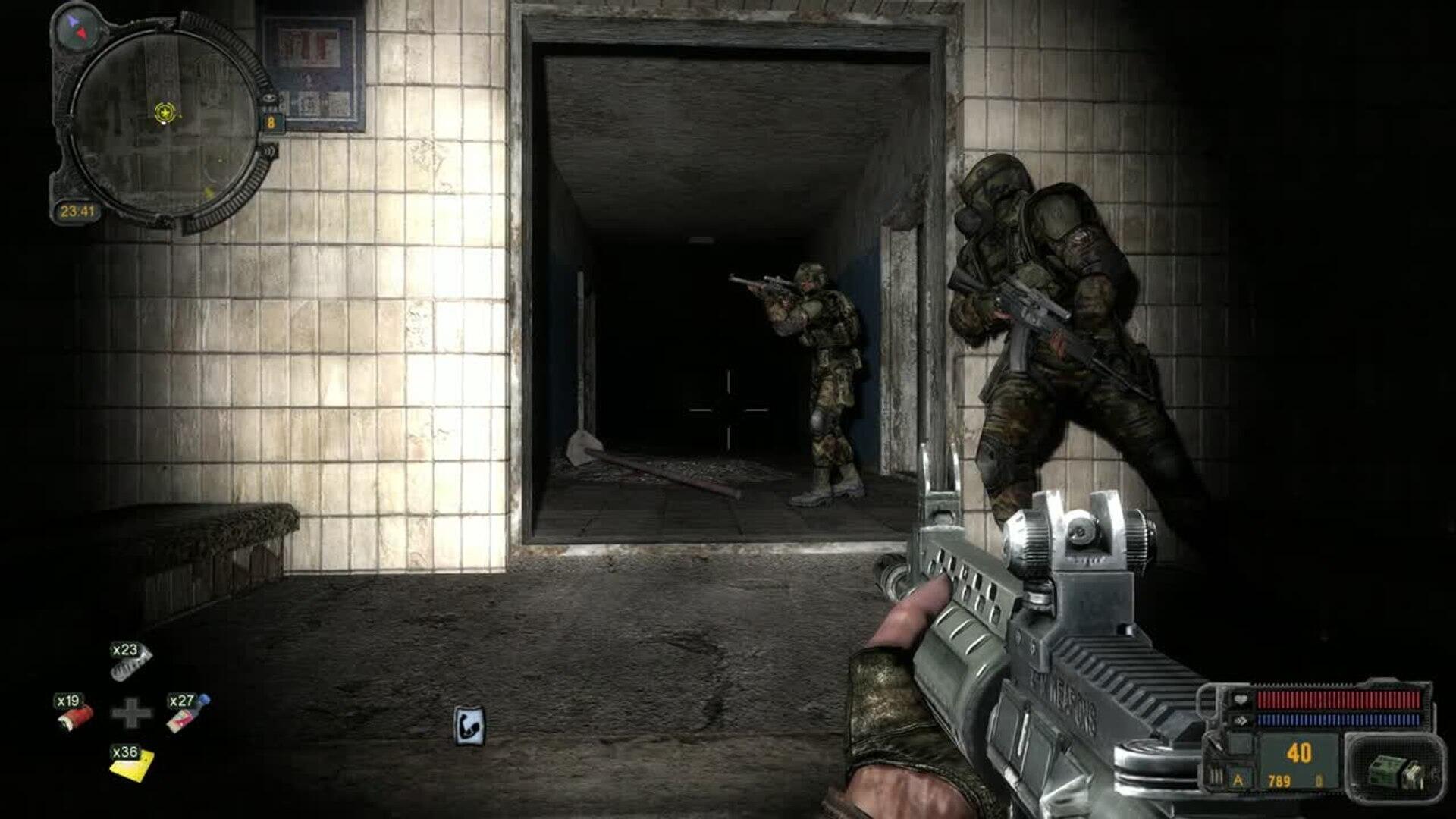Use the yellow item quick slot

(131, 764)
